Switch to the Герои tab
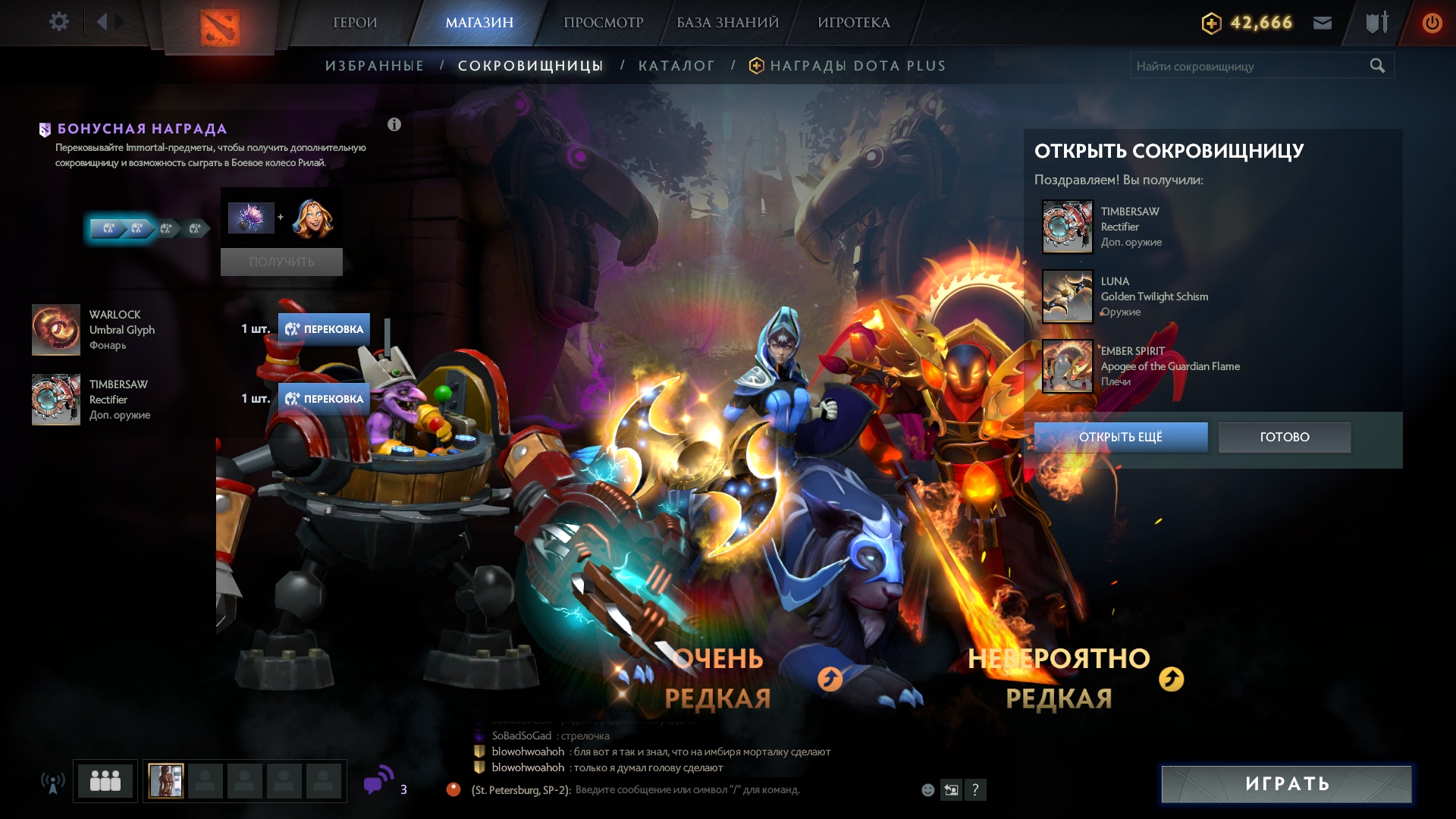The image size is (1456, 819). (x=355, y=23)
